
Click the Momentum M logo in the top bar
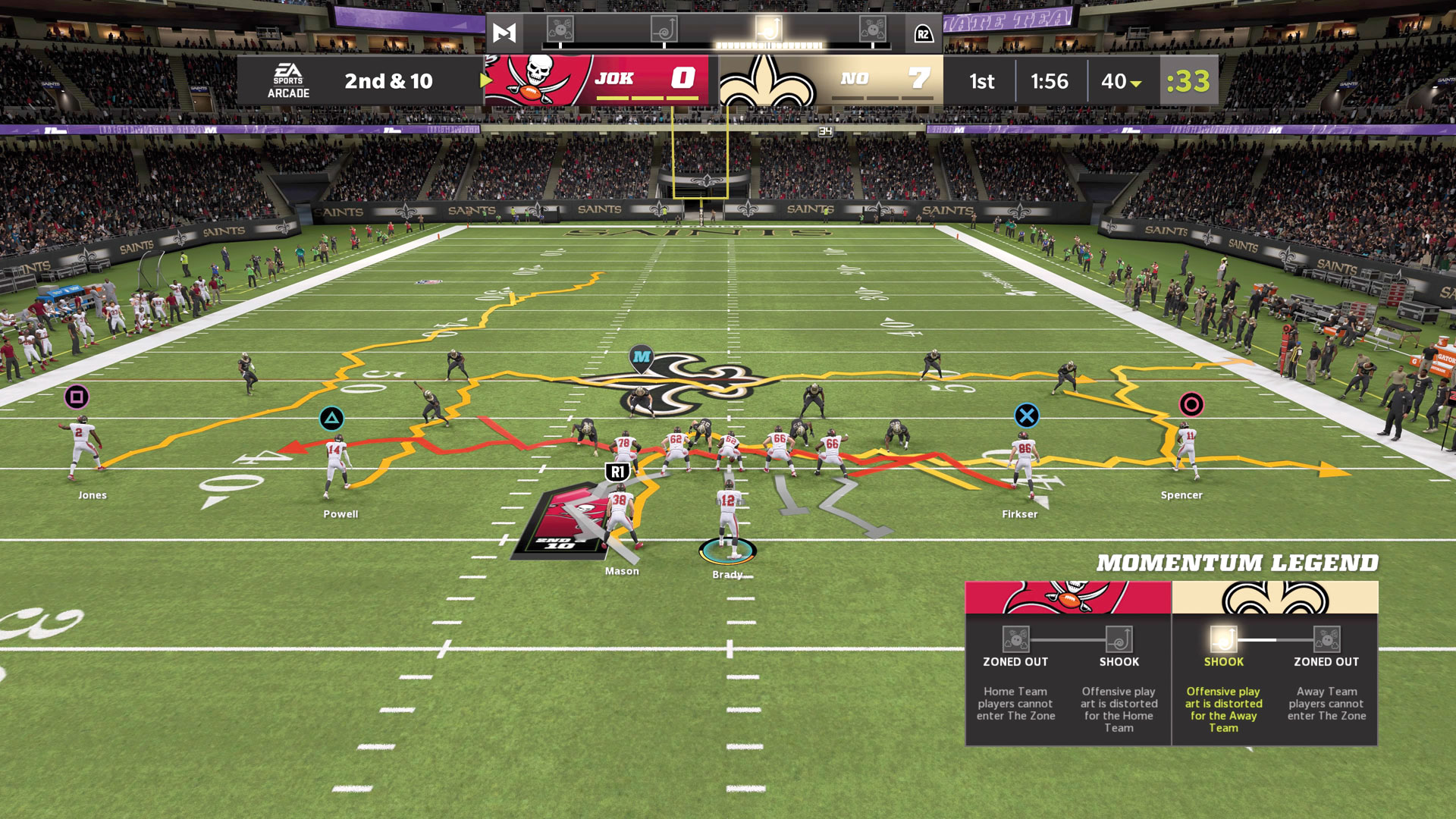pyautogui.click(x=504, y=33)
